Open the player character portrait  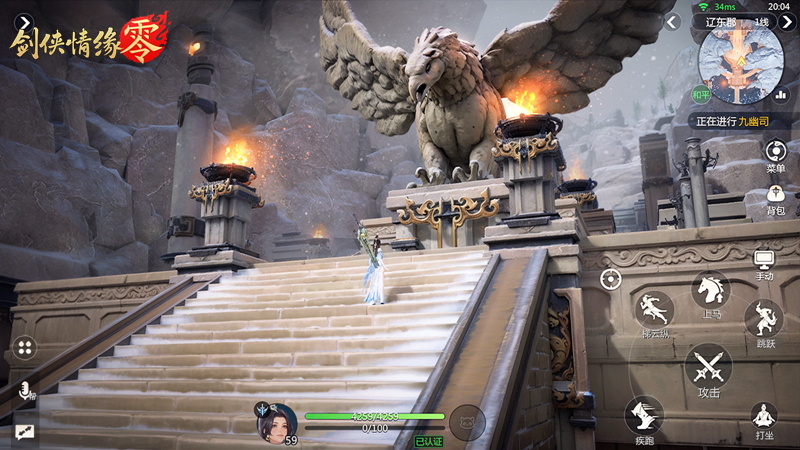coord(277,423)
